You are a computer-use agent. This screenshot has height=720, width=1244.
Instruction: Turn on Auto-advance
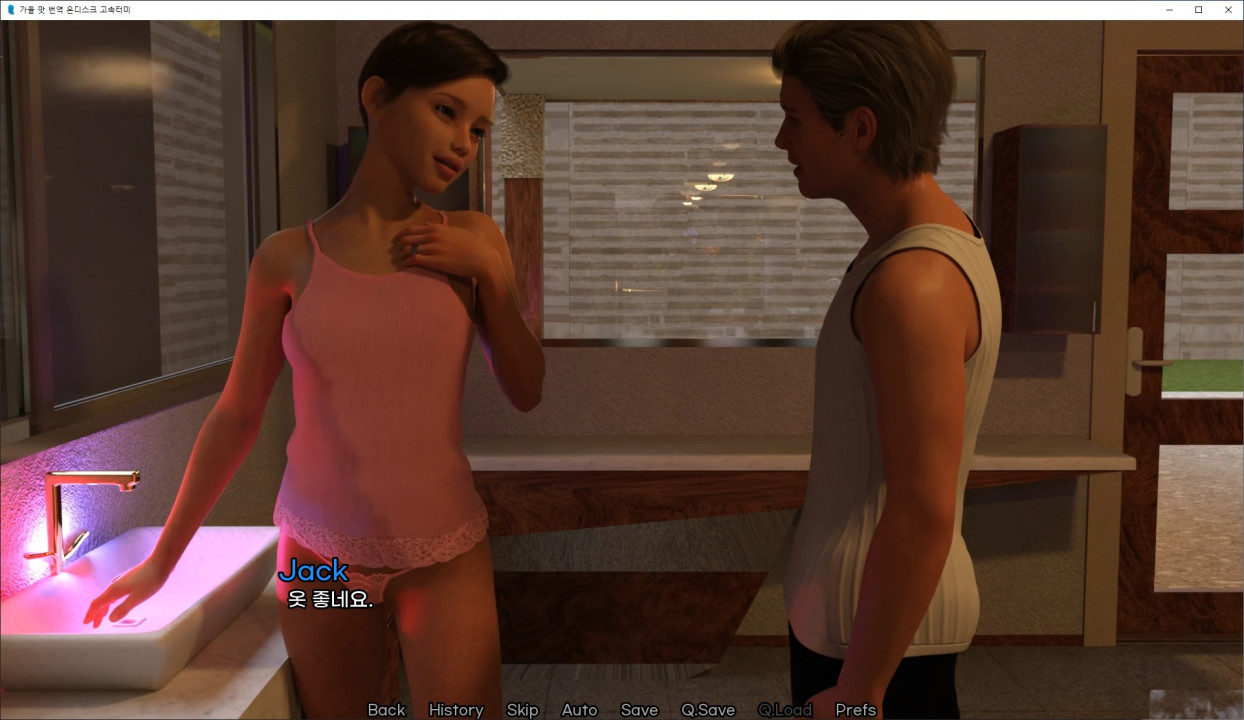click(x=579, y=710)
